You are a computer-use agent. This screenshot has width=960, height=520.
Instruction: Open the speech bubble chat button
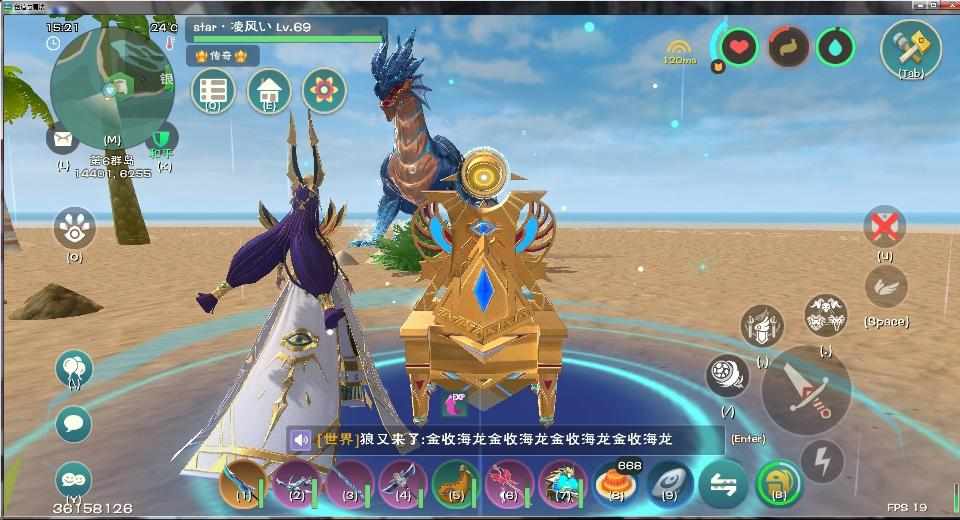tap(73, 424)
